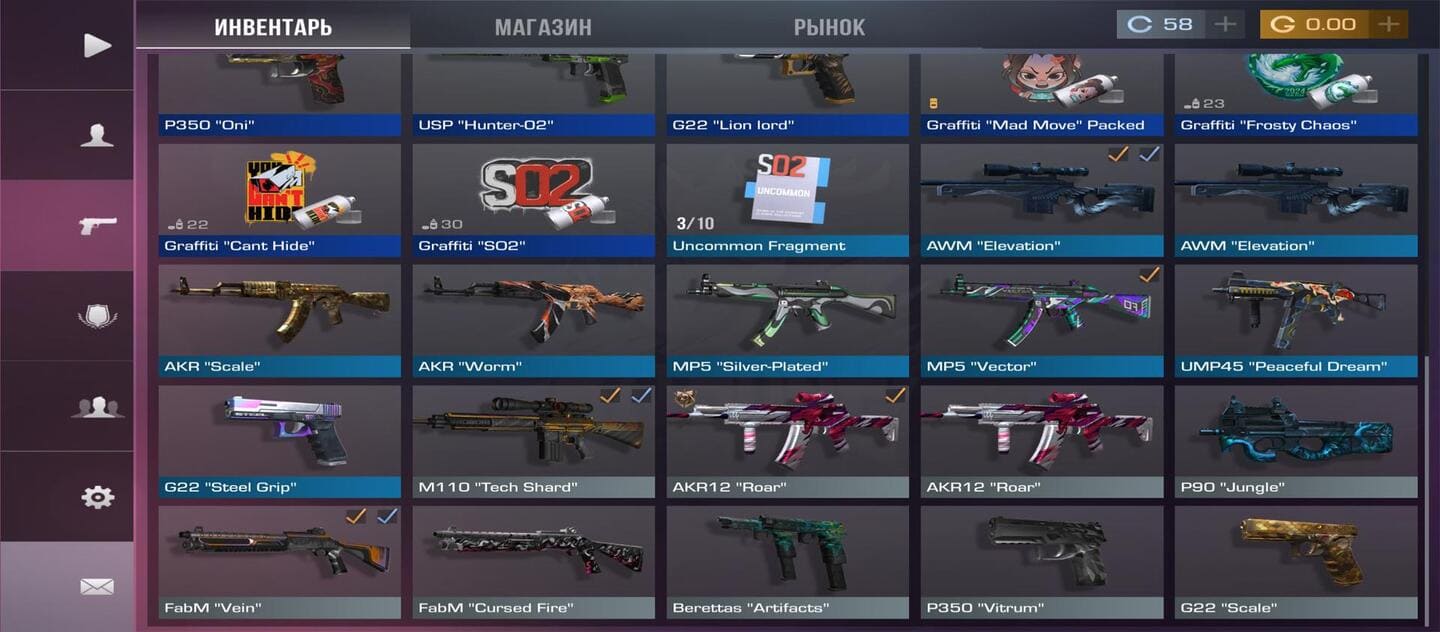Viewport: 1440px width, 632px height.
Task: Open the Uncommon Fragment item
Action: pyautogui.click(x=787, y=198)
